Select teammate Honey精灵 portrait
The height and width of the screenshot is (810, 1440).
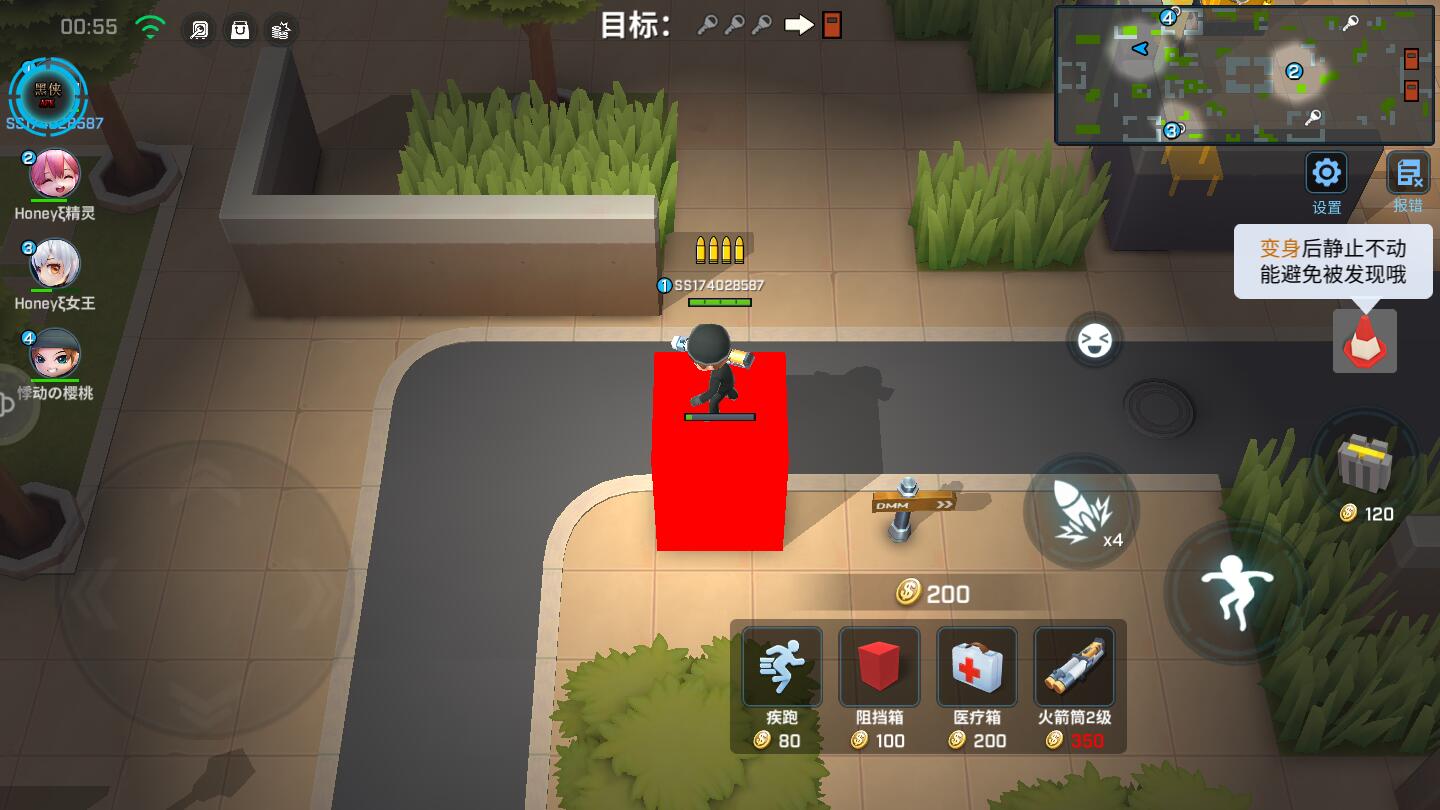pos(54,175)
